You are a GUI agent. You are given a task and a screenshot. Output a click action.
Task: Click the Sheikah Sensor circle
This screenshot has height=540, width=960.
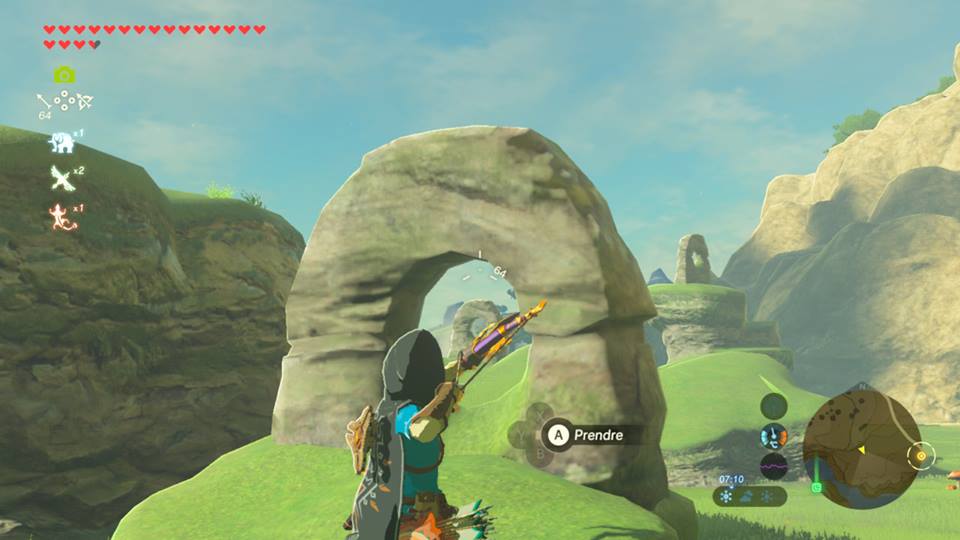[x=773, y=406]
